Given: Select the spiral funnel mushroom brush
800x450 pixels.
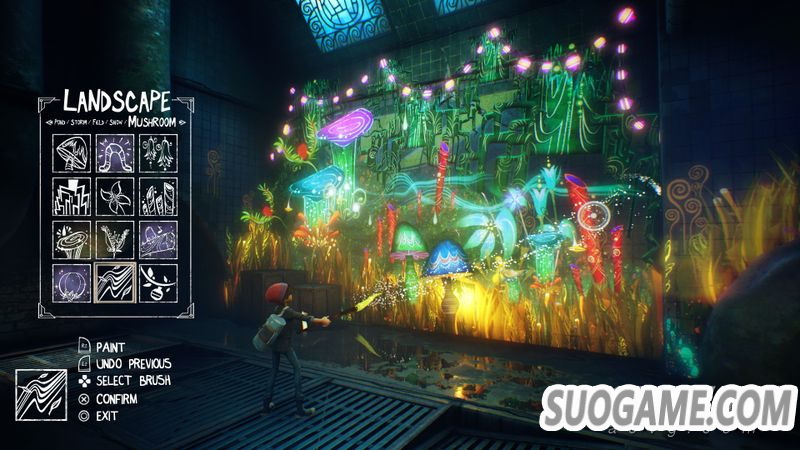Looking at the screenshot, I should (71, 240).
